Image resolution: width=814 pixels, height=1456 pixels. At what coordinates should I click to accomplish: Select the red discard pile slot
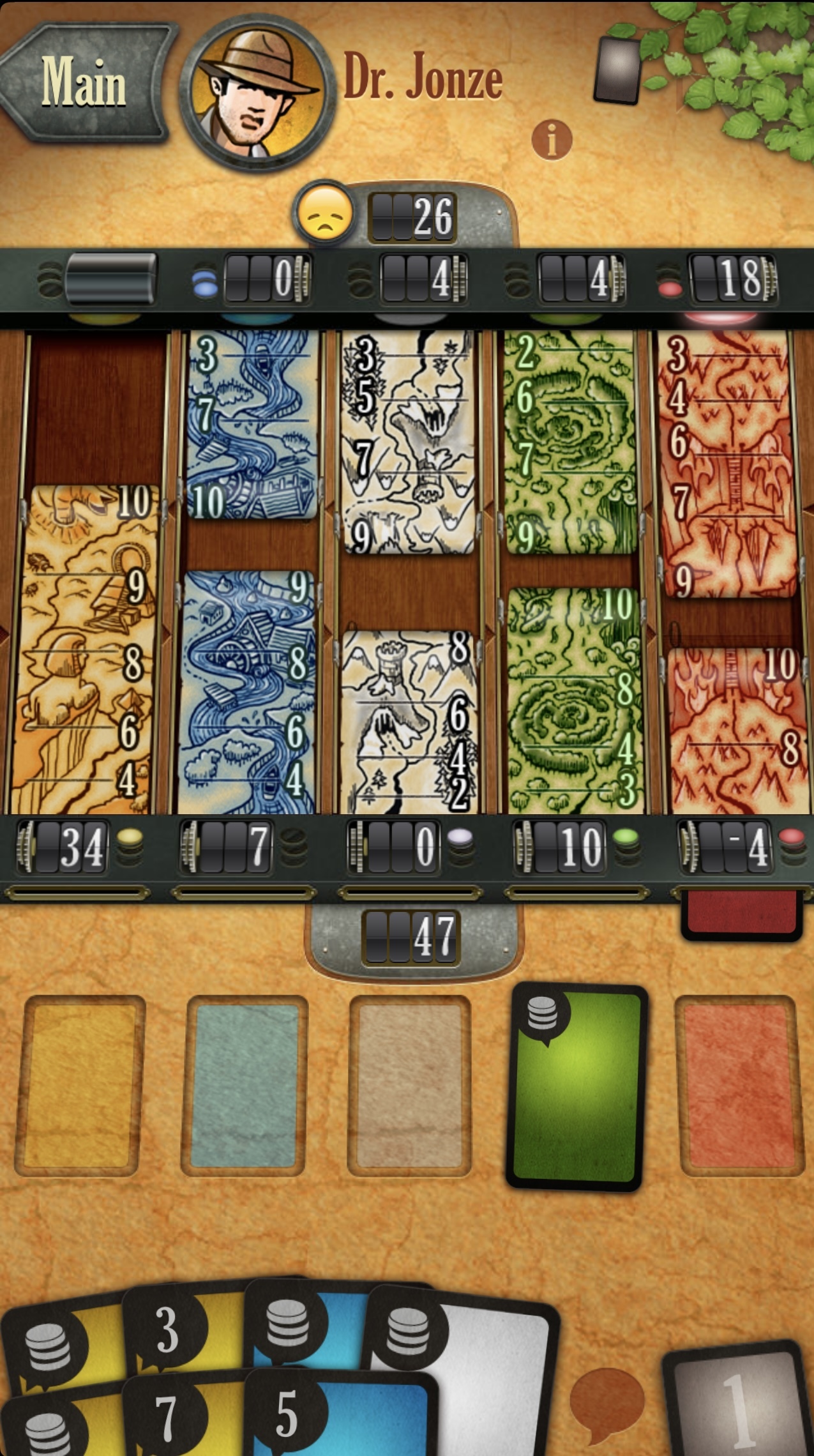pos(739,1086)
